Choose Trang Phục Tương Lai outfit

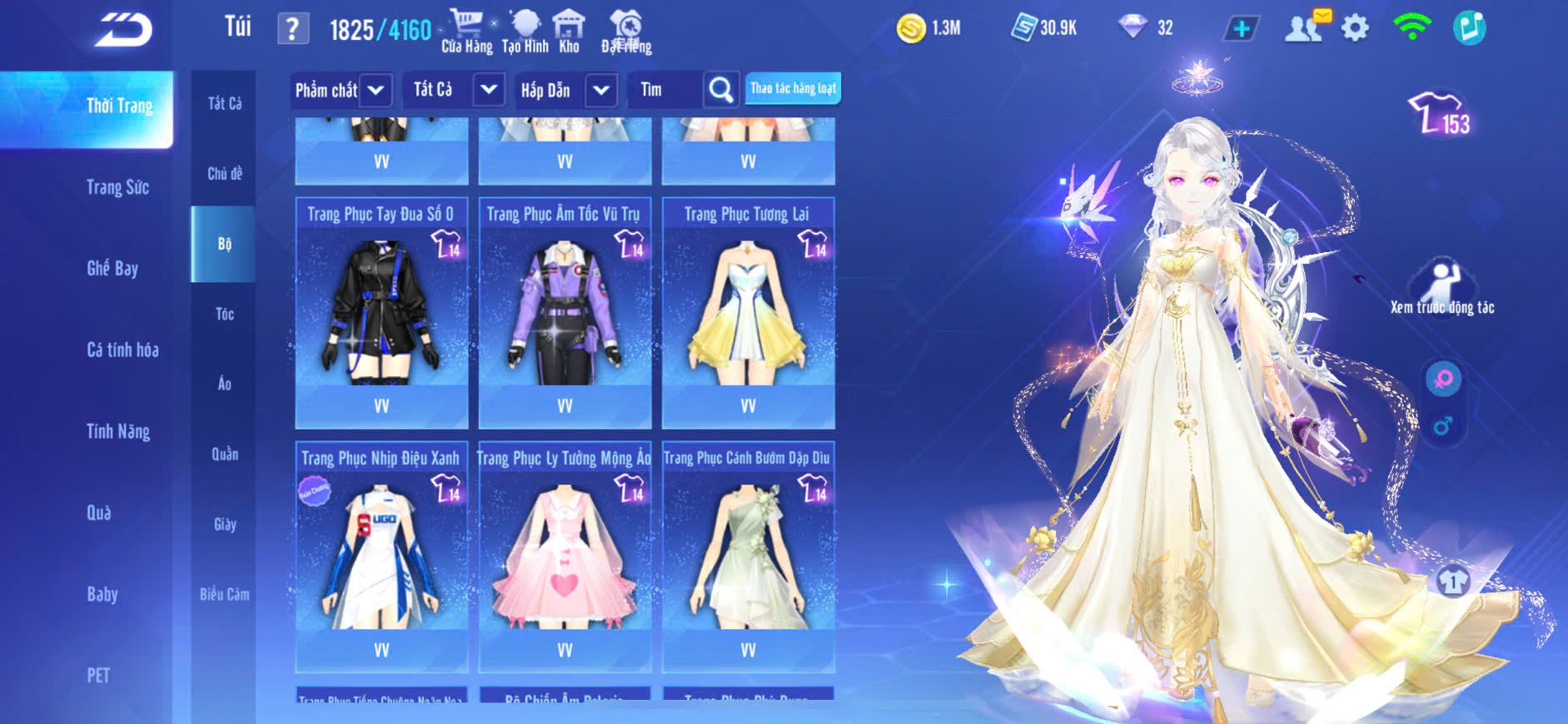point(748,314)
